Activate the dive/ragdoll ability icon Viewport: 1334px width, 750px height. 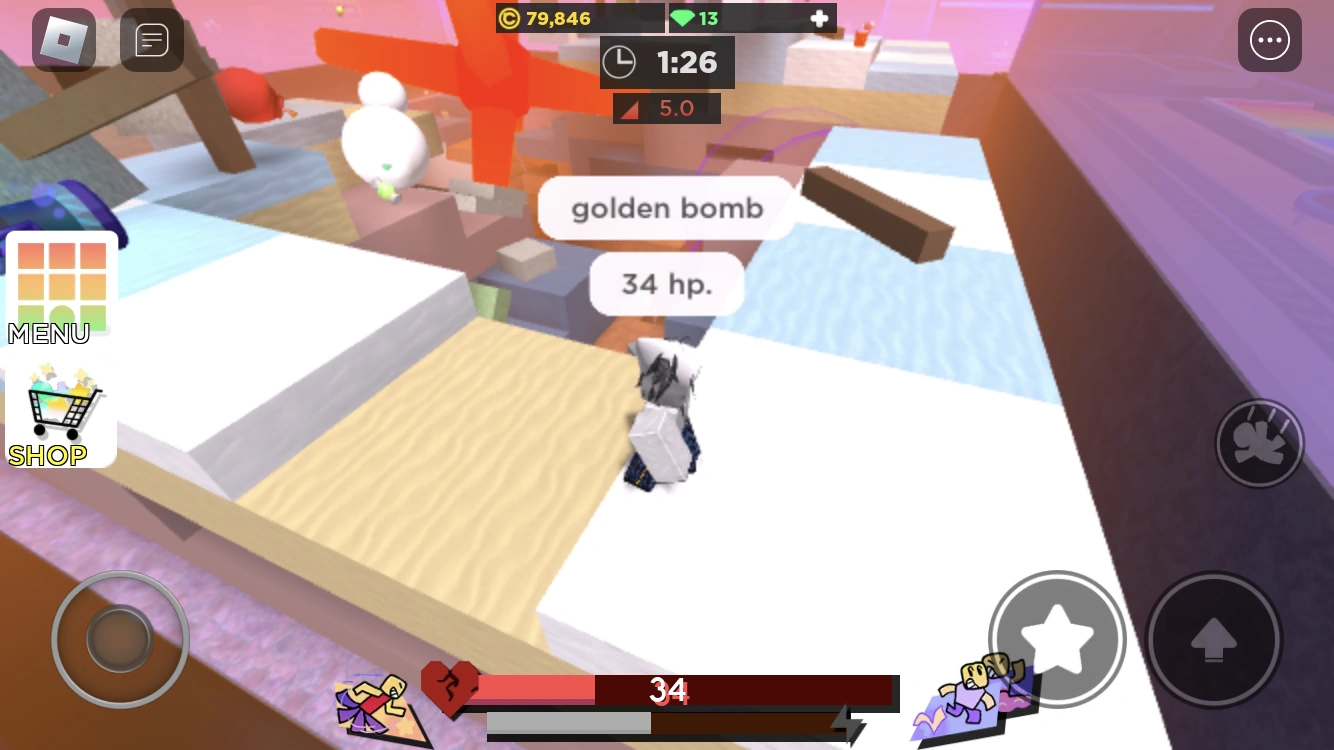pos(1259,443)
